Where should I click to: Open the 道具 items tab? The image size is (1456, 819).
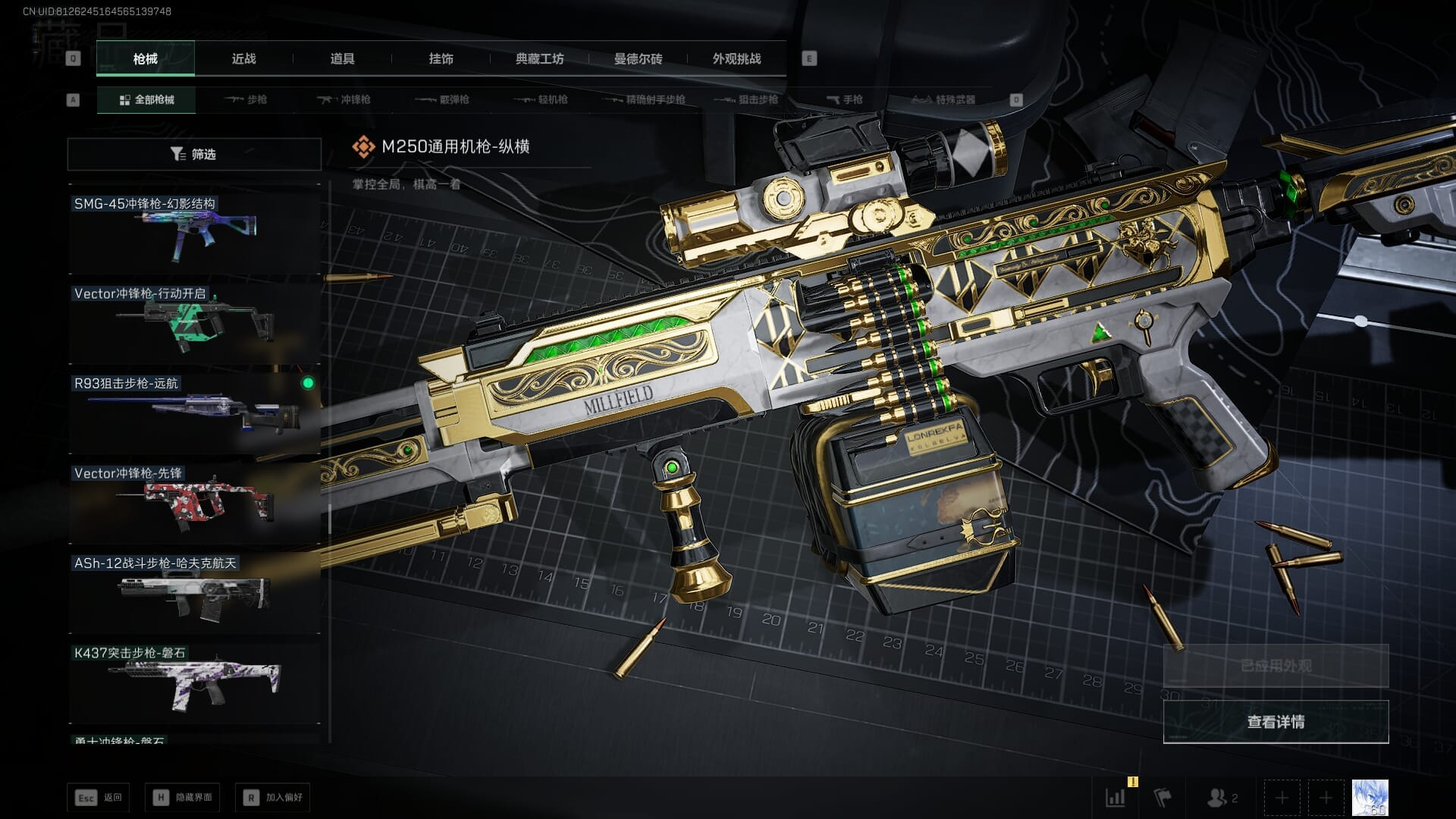(x=342, y=58)
